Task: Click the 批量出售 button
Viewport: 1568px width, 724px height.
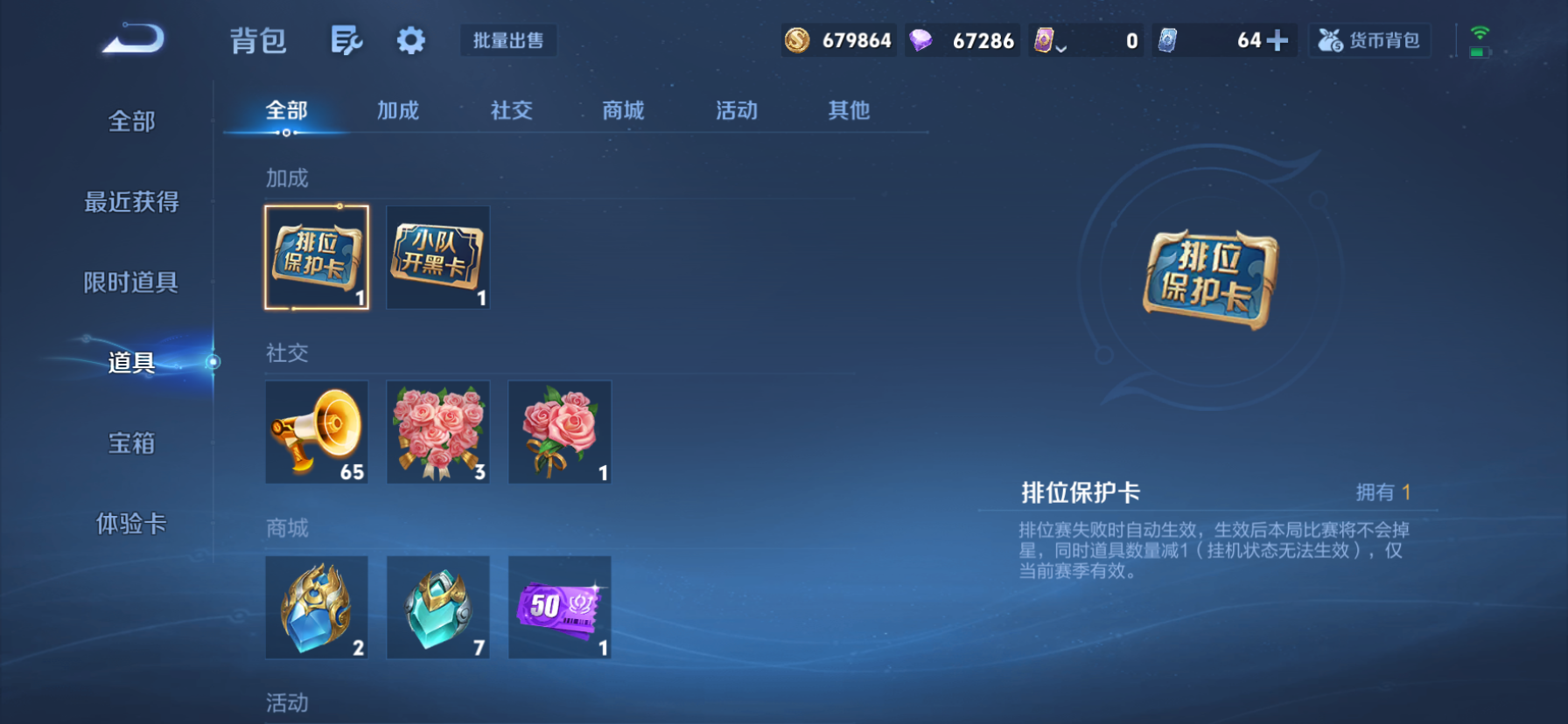Action: pyautogui.click(x=508, y=39)
